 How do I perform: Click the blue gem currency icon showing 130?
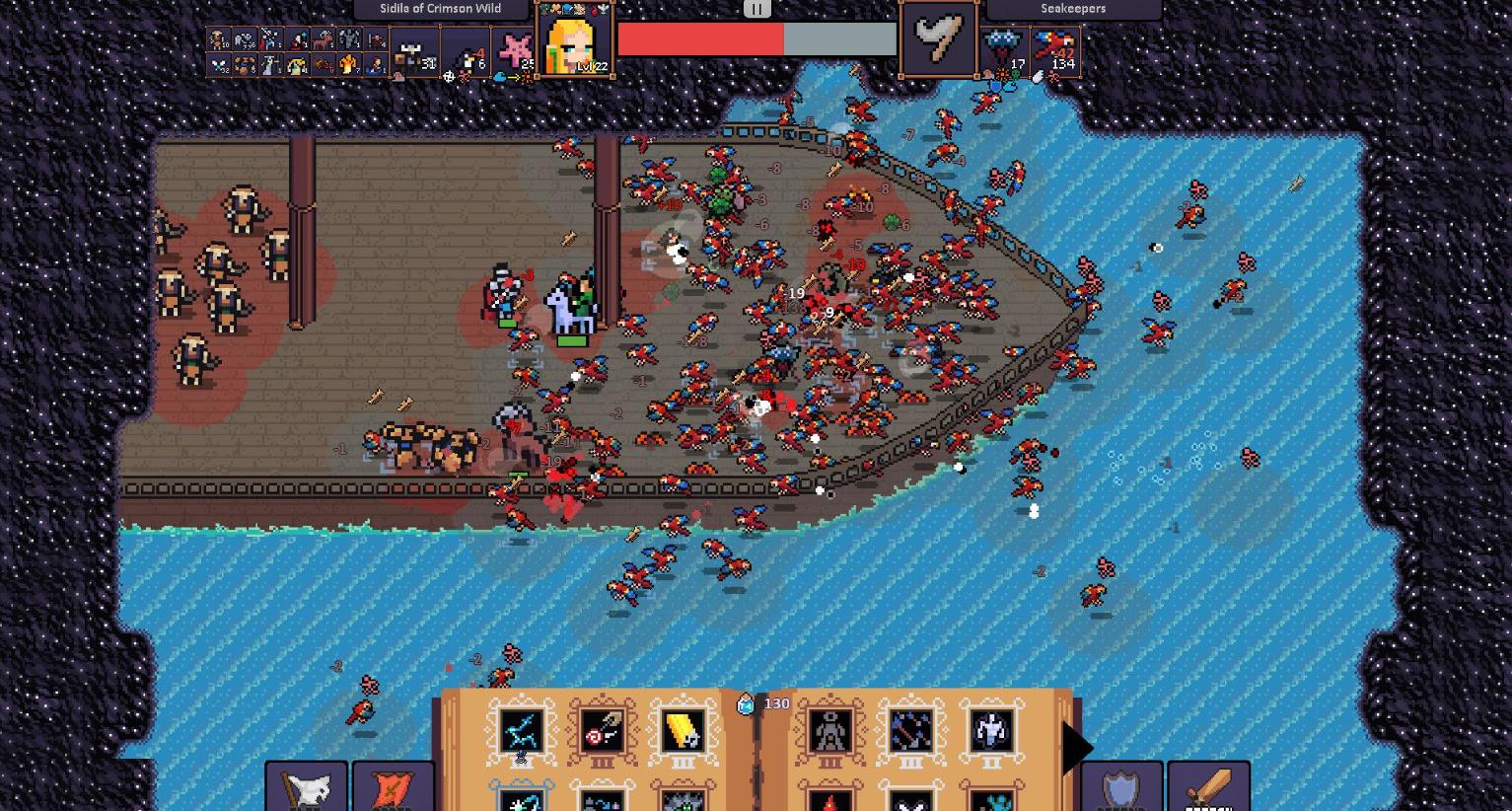(x=745, y=702)
